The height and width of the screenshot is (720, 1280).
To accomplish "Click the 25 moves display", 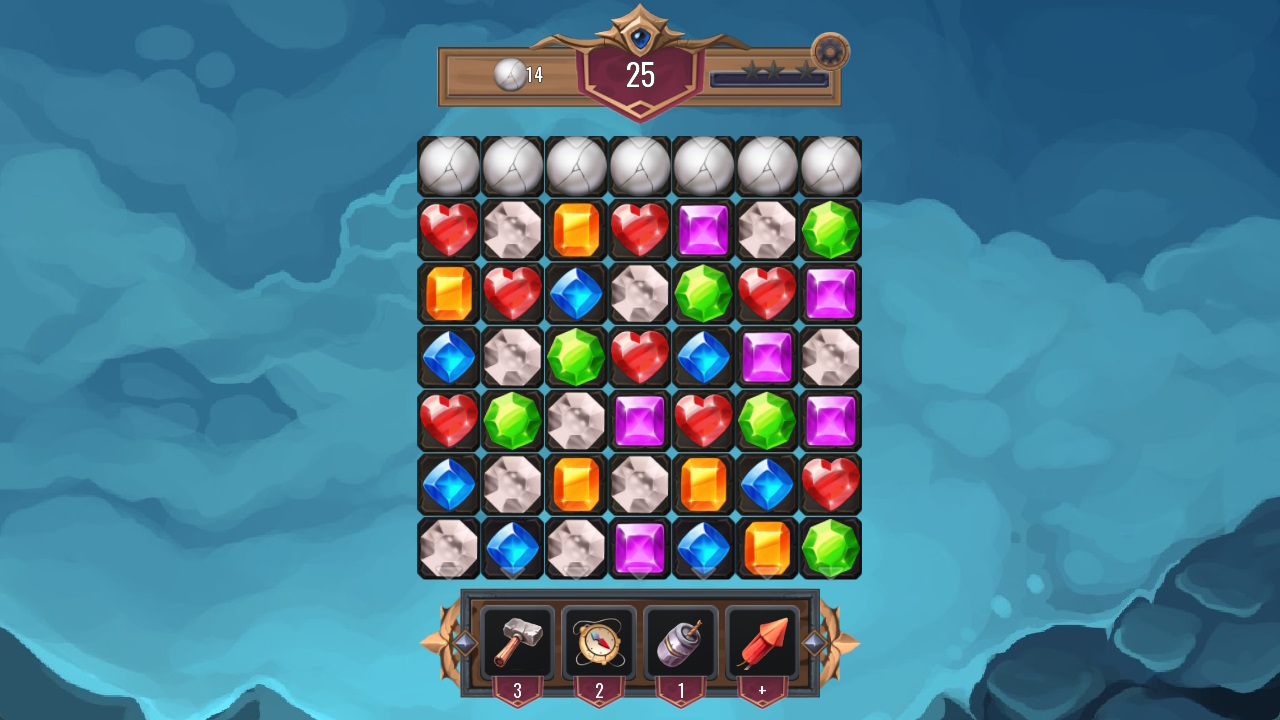I will [x=639, y=72].
